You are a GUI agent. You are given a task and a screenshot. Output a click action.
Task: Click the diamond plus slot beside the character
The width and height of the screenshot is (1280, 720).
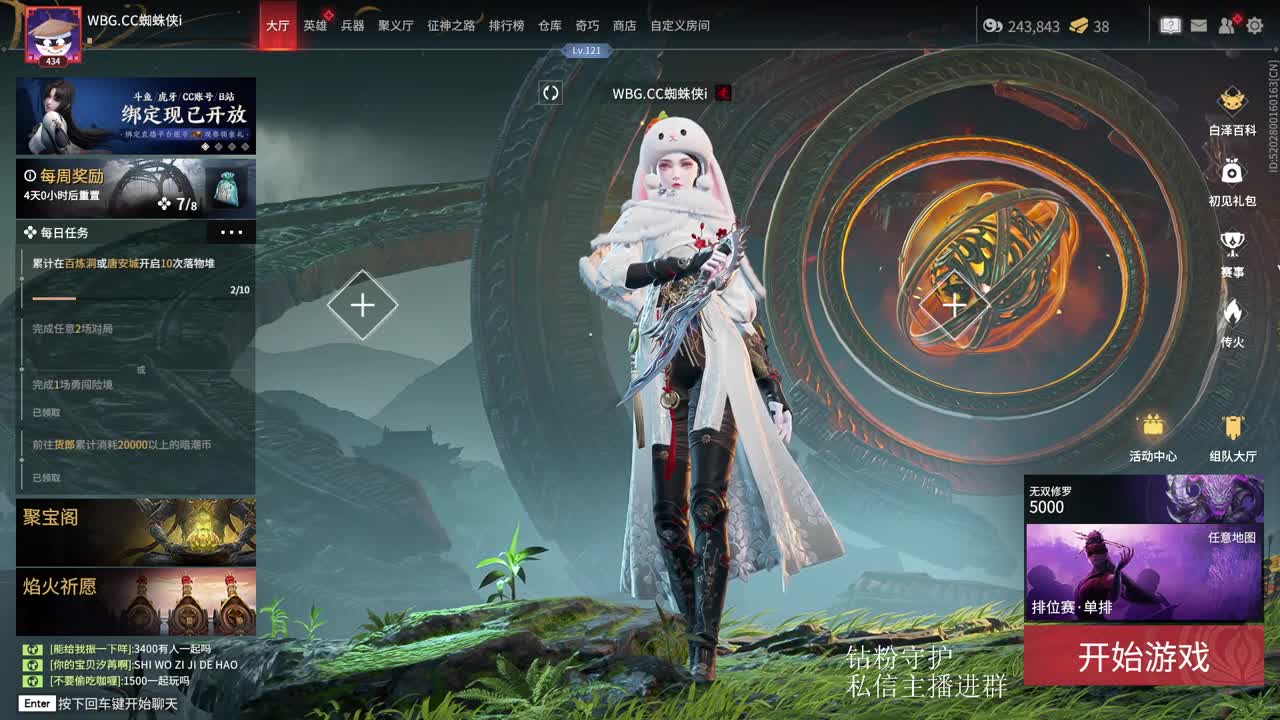point(362,304)
